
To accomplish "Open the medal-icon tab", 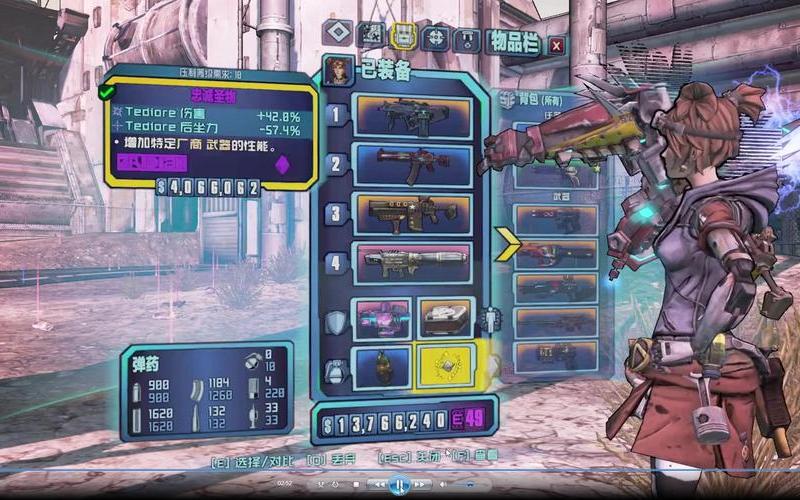I will 467,40.
